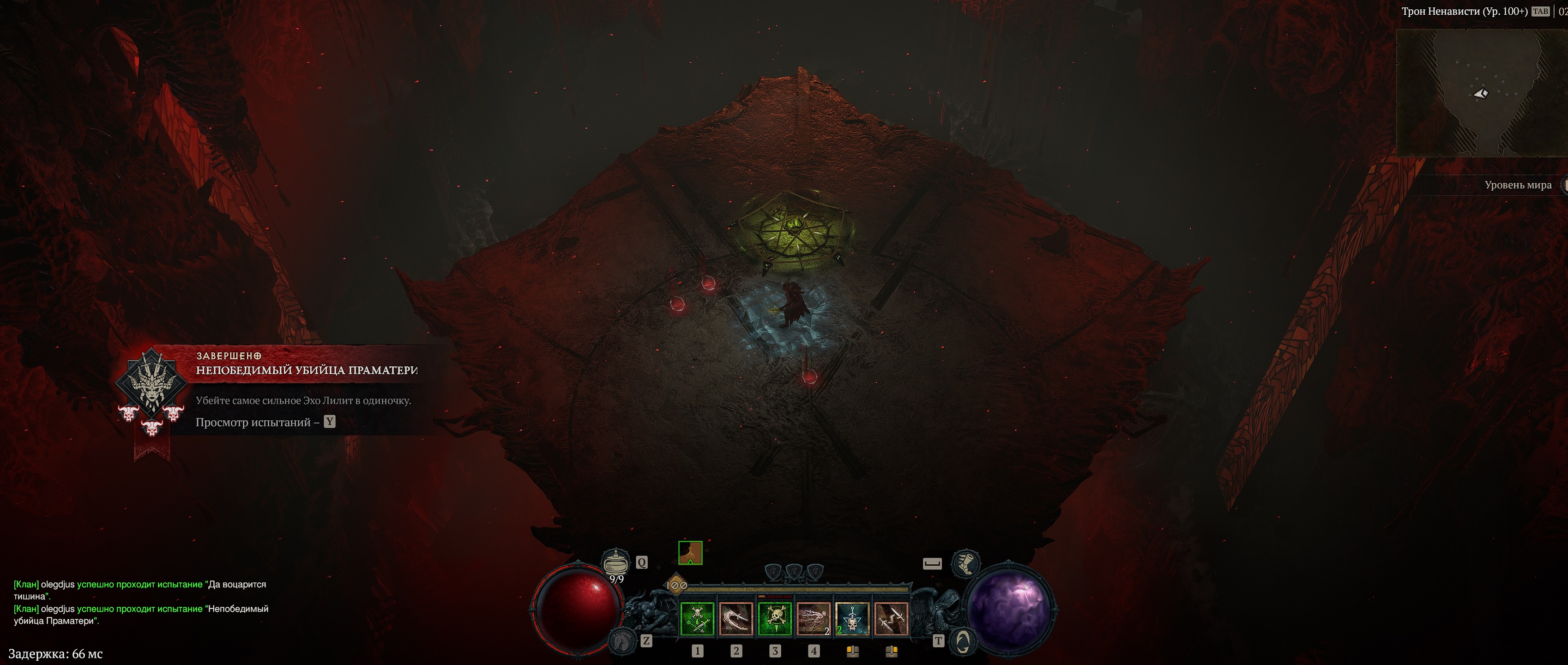Inspect the active elixir buff icon
Screen dimensions: 1568x665
click(690, 553)
